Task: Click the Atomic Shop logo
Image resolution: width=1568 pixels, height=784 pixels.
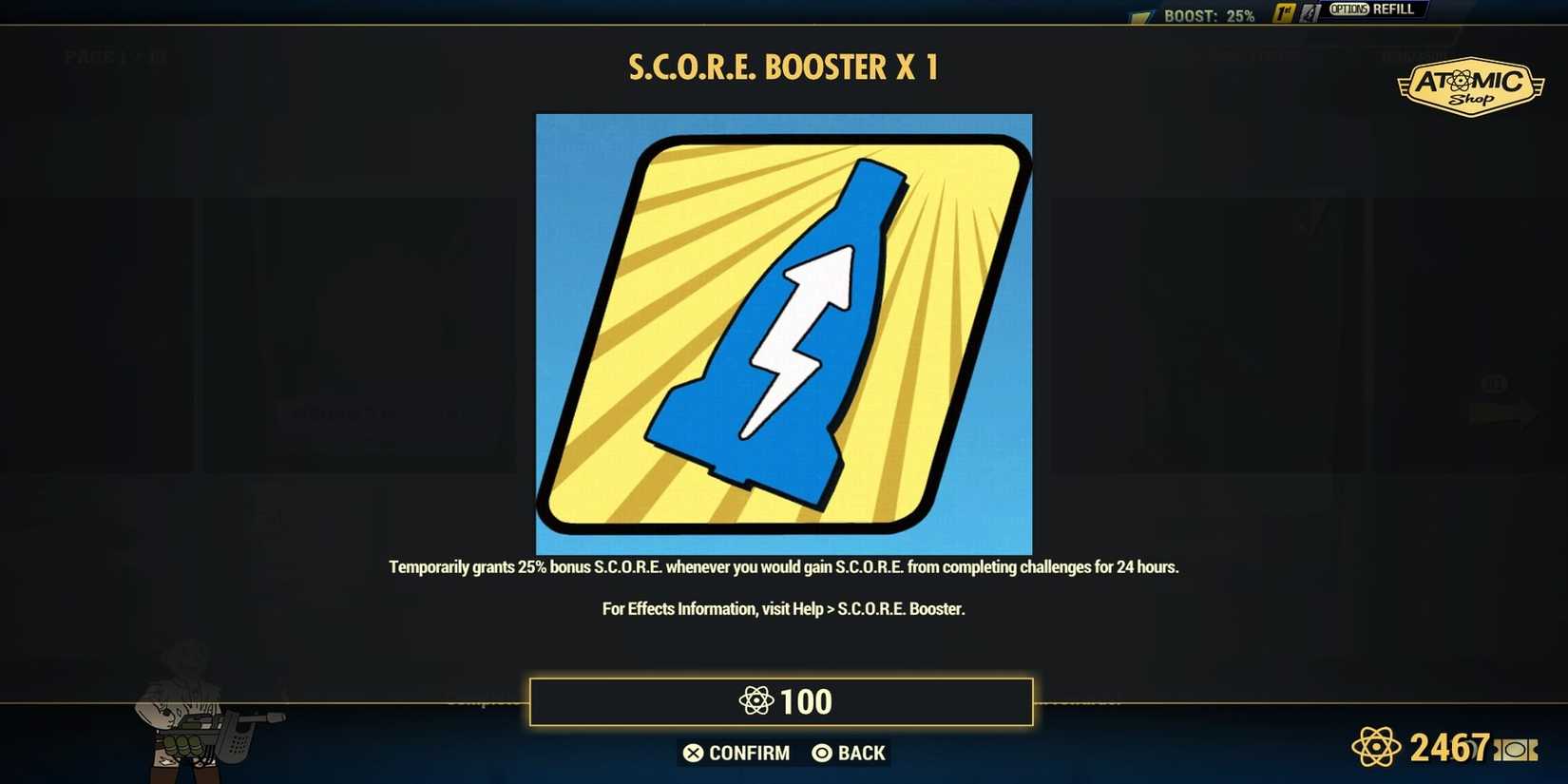Action: tap(1471, 85)
